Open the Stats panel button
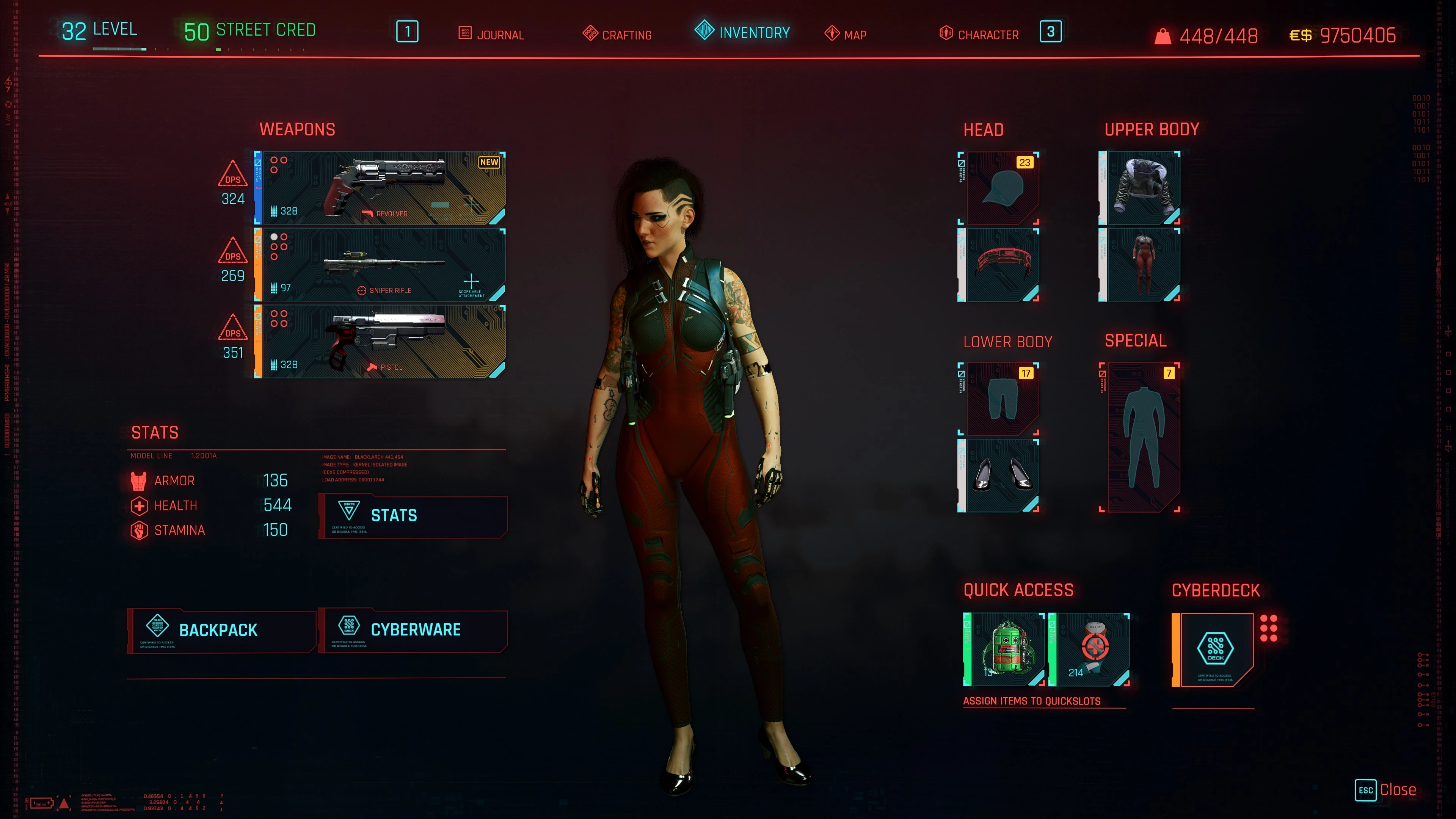This screenshot has width=1456, height=819. [413, 516]
